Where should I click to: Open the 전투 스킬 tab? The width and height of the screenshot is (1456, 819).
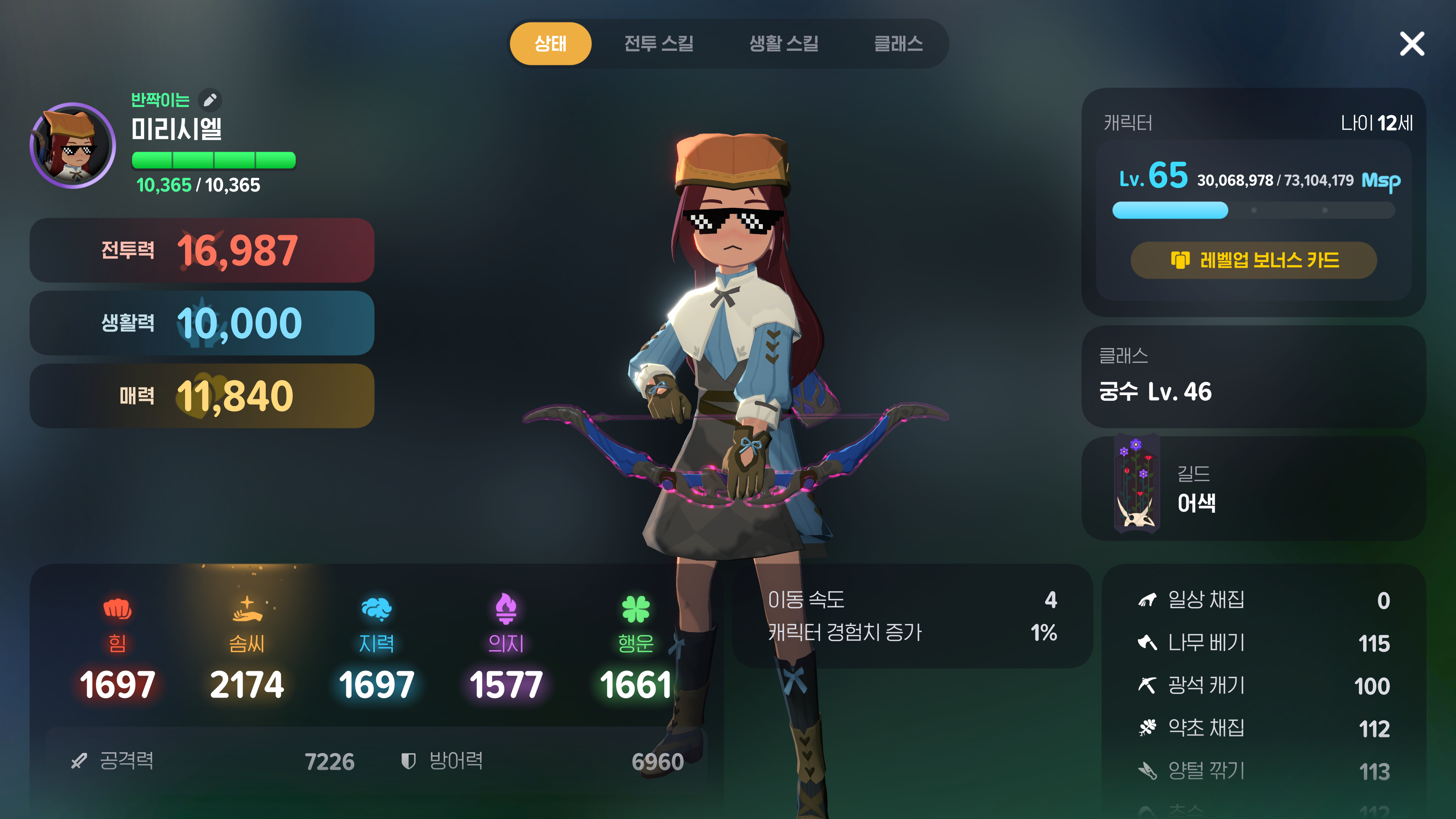click(659, 44)
